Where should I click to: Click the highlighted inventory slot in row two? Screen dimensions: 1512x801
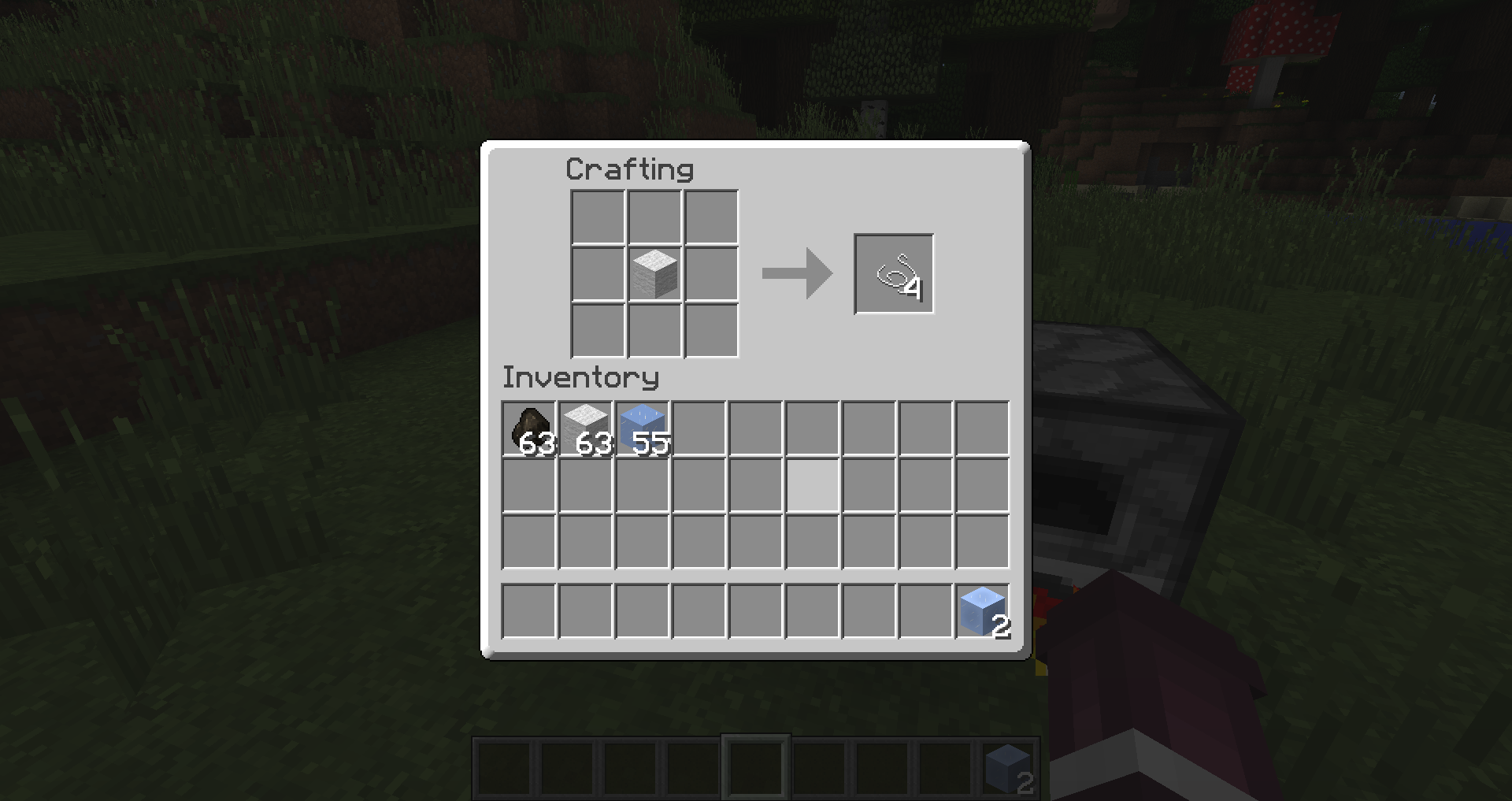[x=811, y=487]
